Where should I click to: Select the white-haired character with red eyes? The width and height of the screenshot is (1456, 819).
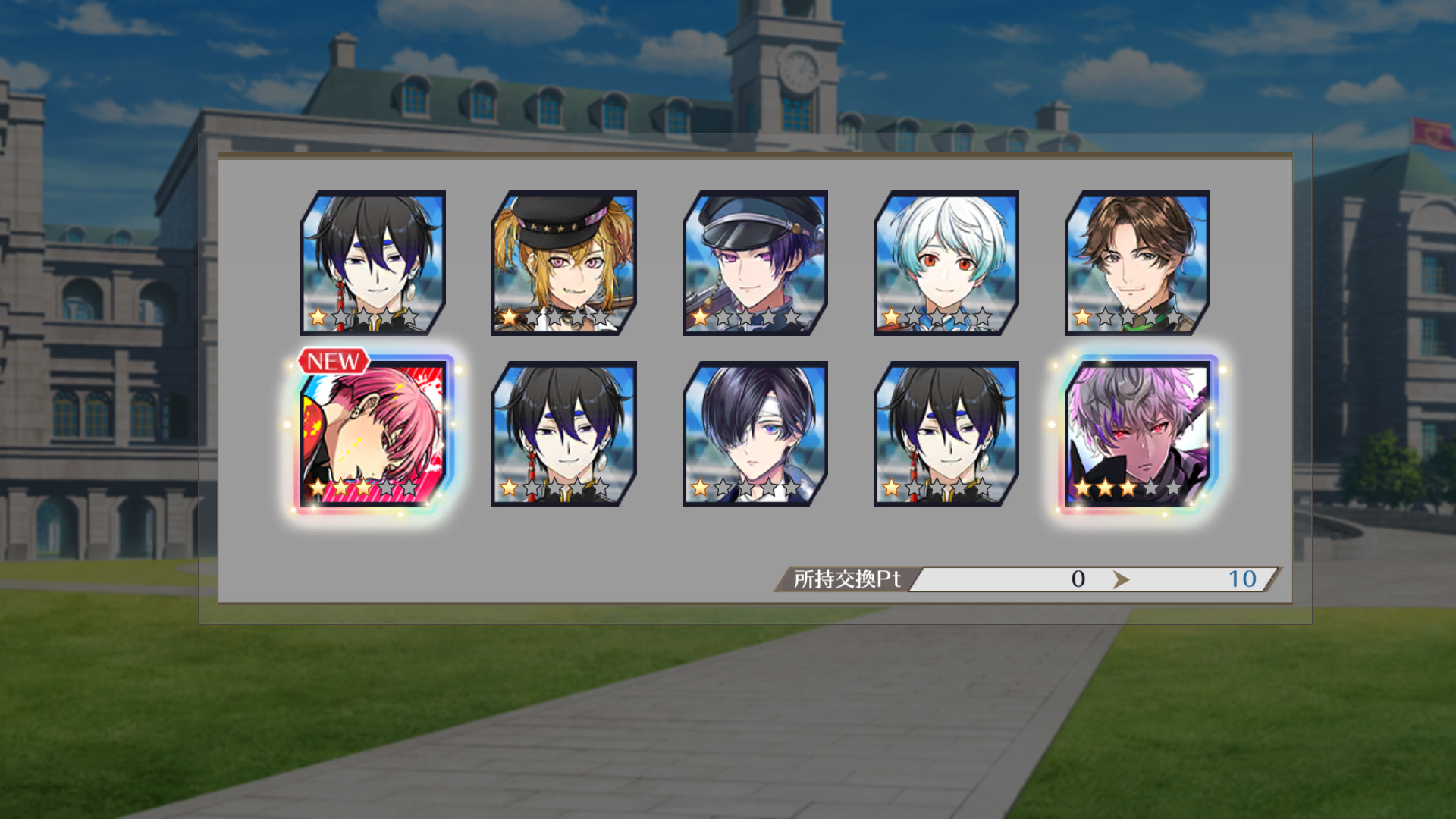946,262
